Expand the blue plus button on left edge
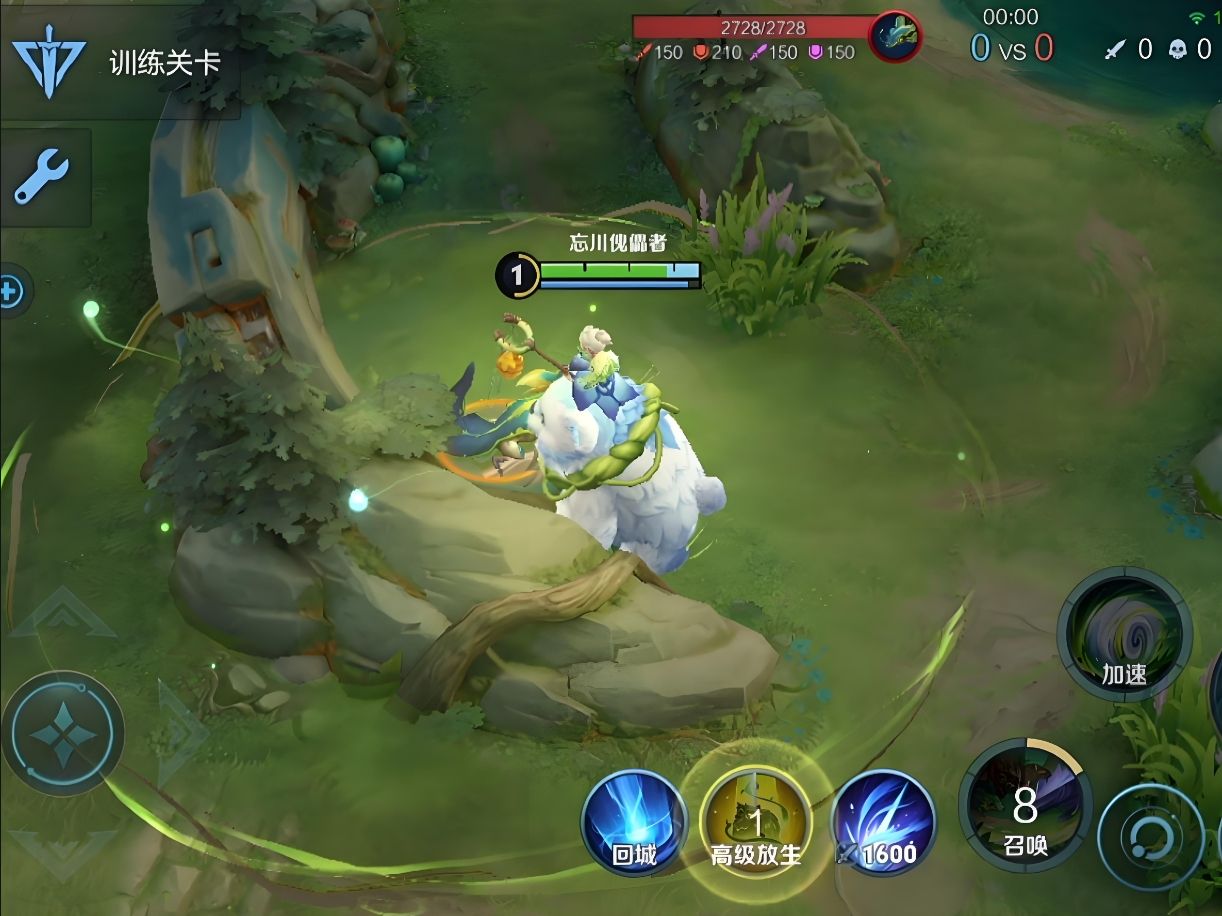 point(11,293)
